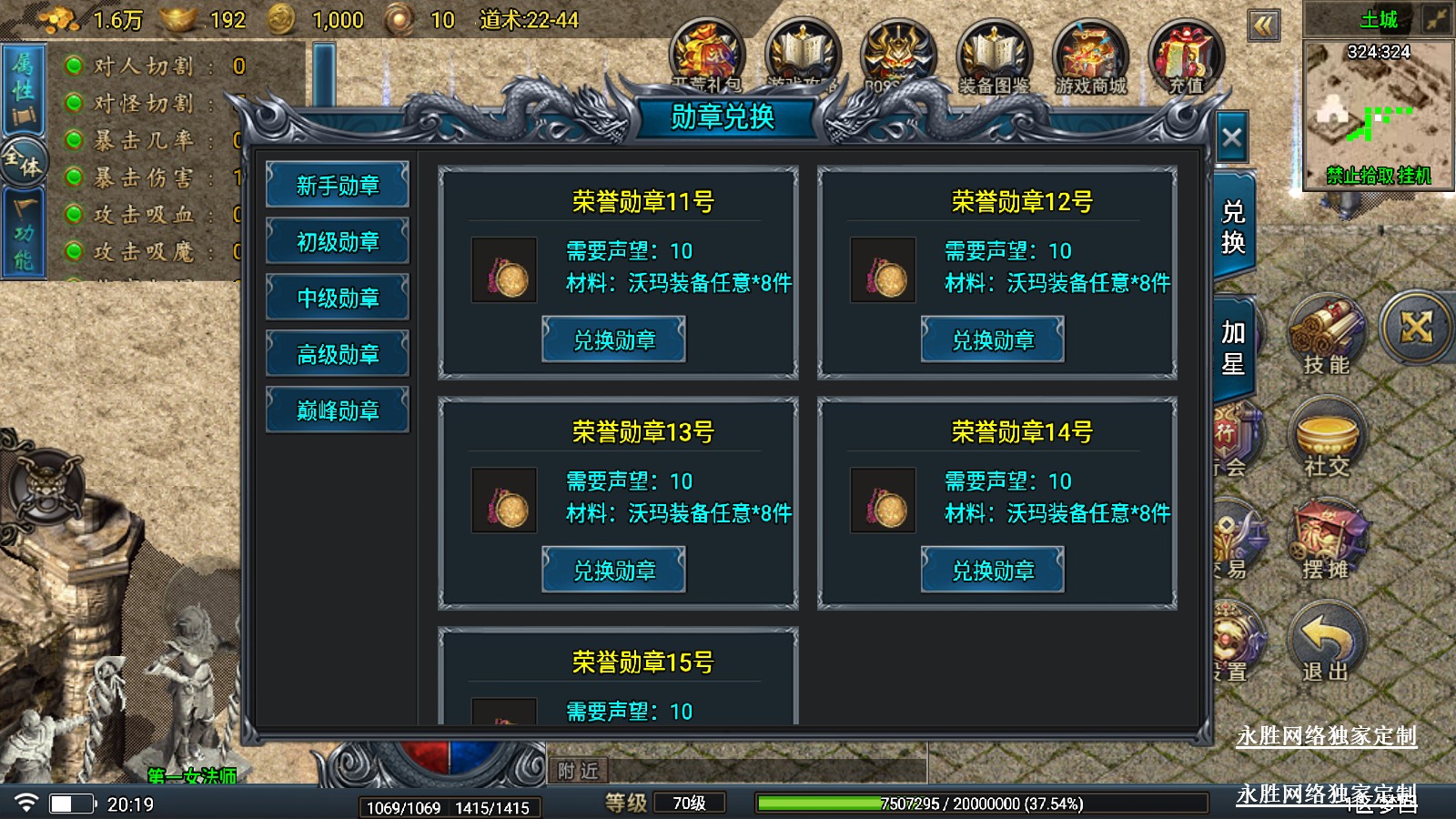Click 兑换勋章 under 荣誉勋章12号
The image size is (1456, 819).
993,340
